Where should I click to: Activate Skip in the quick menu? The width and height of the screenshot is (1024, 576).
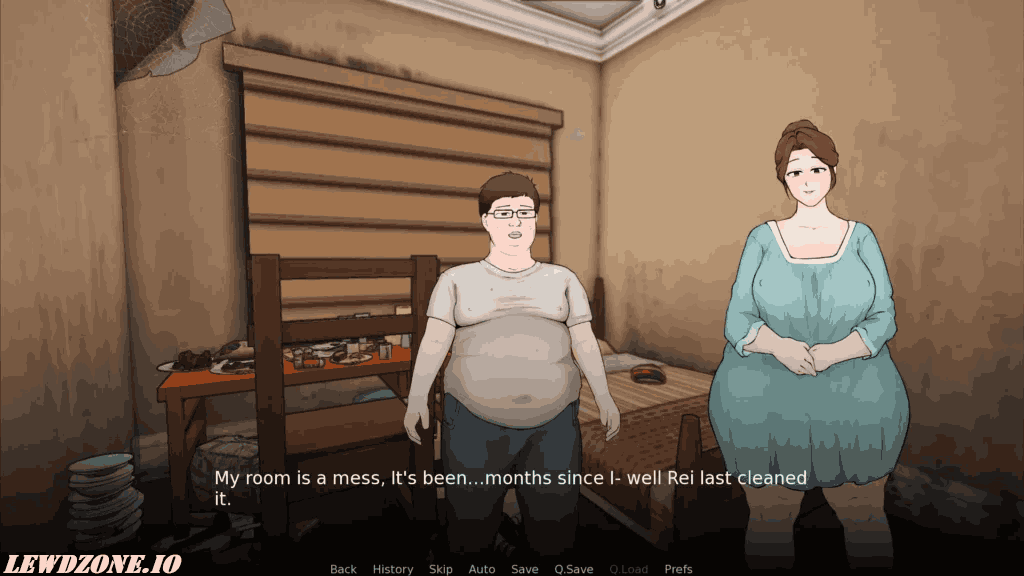click(441, 569)
